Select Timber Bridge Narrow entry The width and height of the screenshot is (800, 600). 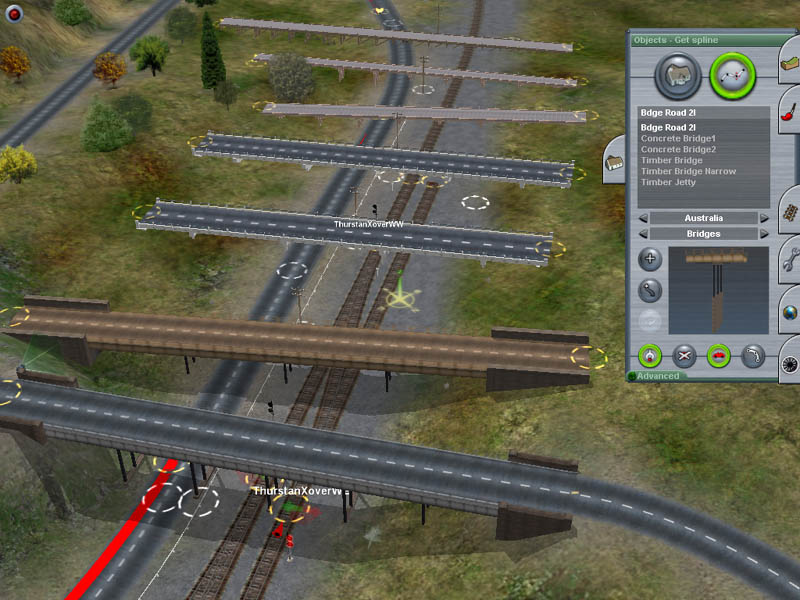(688, 172)
